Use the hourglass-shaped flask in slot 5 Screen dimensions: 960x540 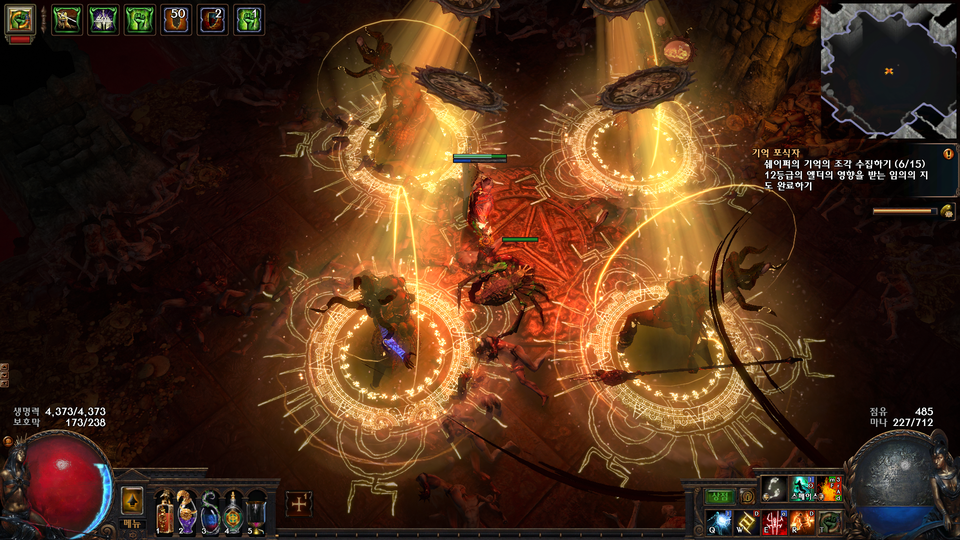pyautogui.click(x=256, y=512)
